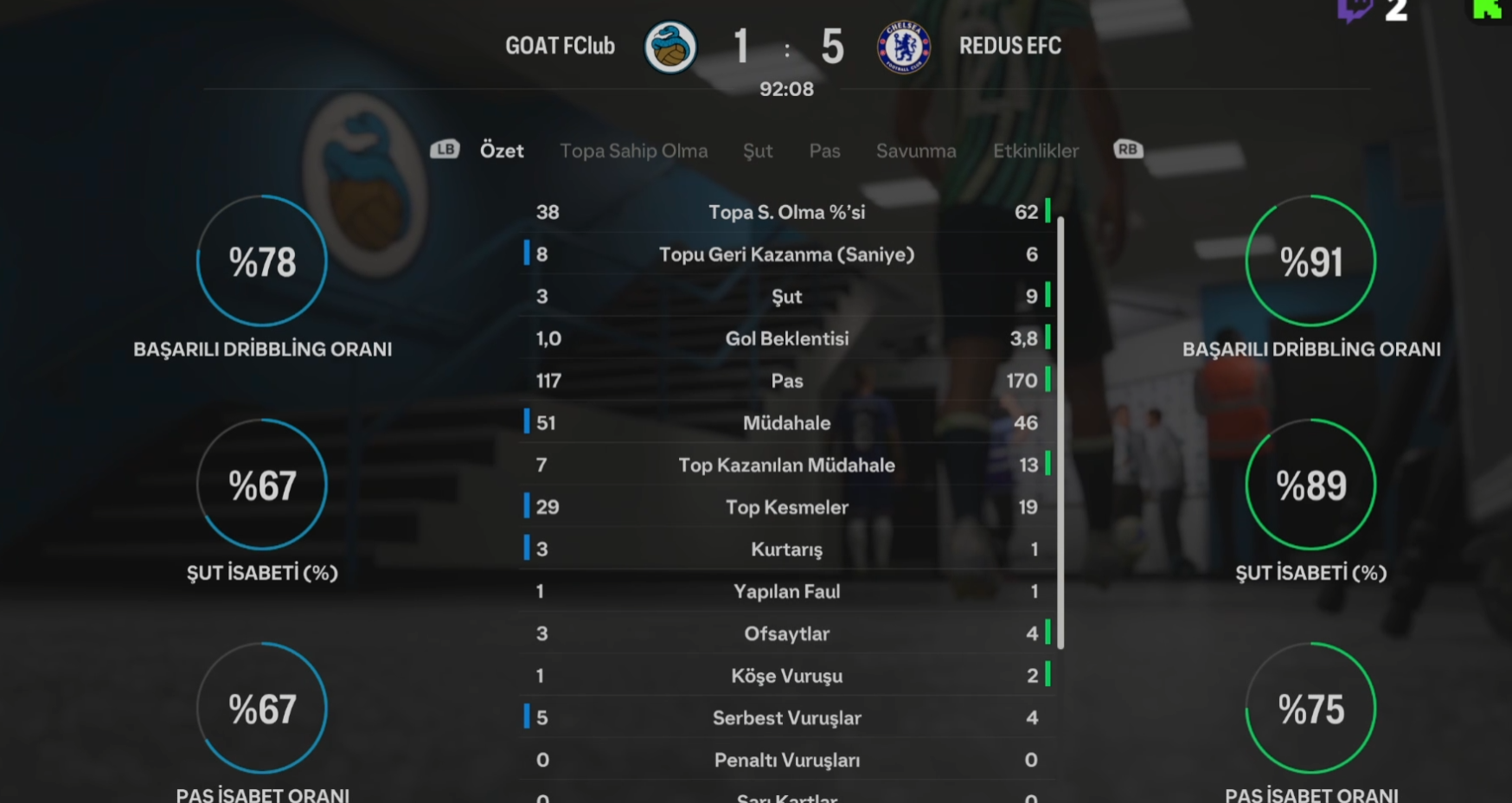Open the Etkinlikler tab
1512x803 pixels.
coord(1035,151)
